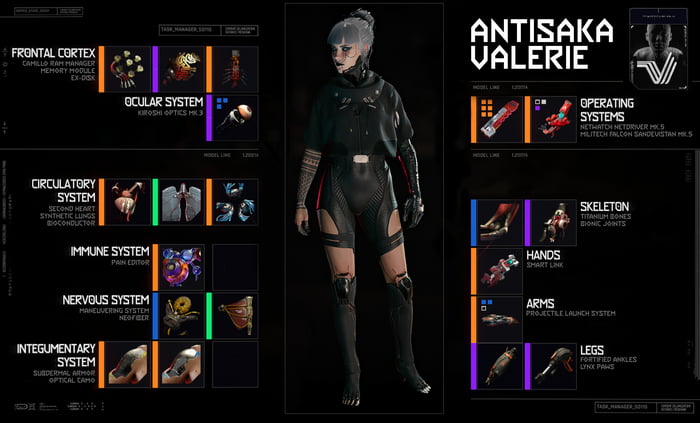Open the Netwatch Netdriver Mk.5 slot
Image resolution: width=700 pixels, height=423 pixels.
click(x=499, y=120)
